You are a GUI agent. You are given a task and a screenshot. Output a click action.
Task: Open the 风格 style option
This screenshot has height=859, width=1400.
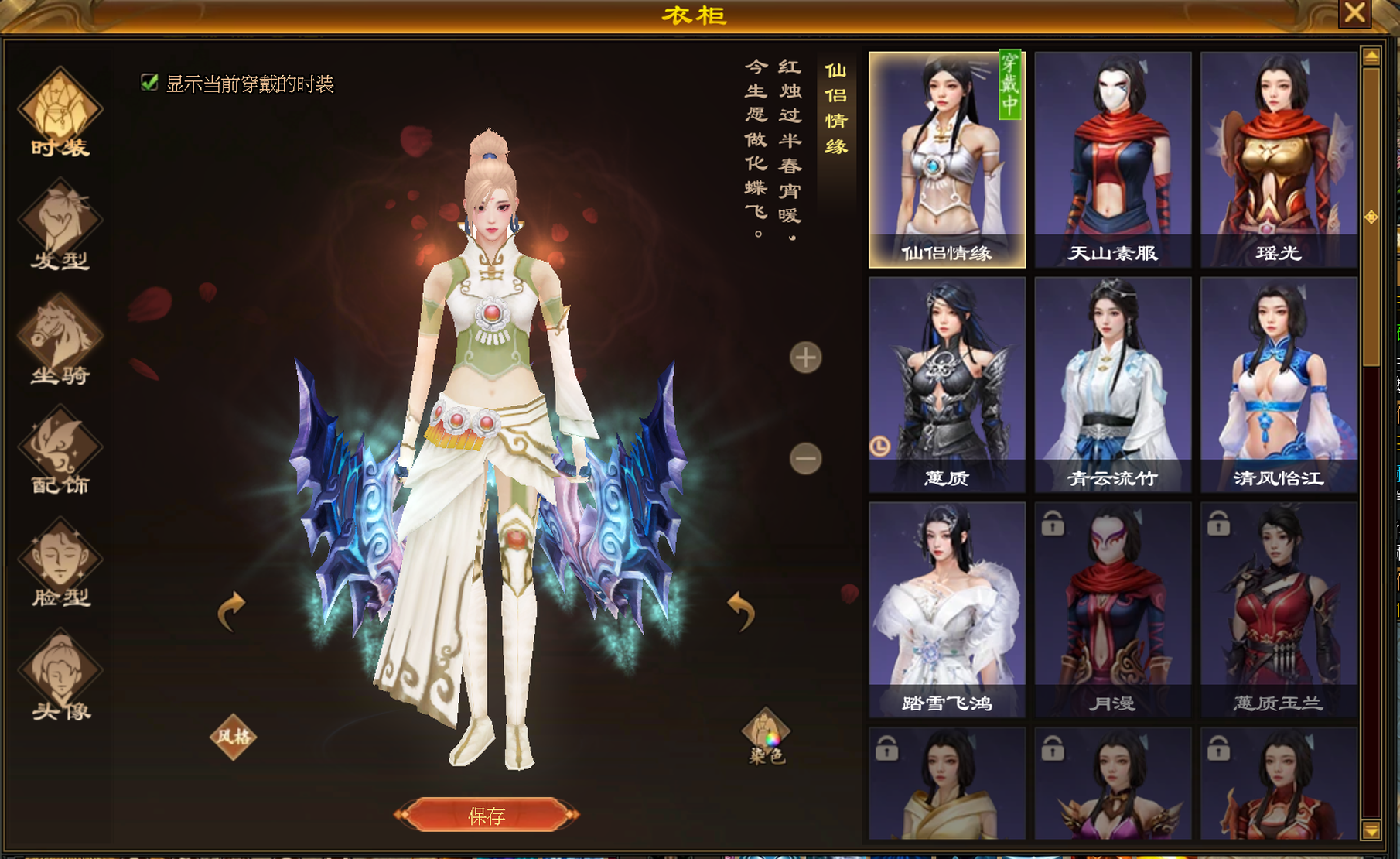pos(233,736)
